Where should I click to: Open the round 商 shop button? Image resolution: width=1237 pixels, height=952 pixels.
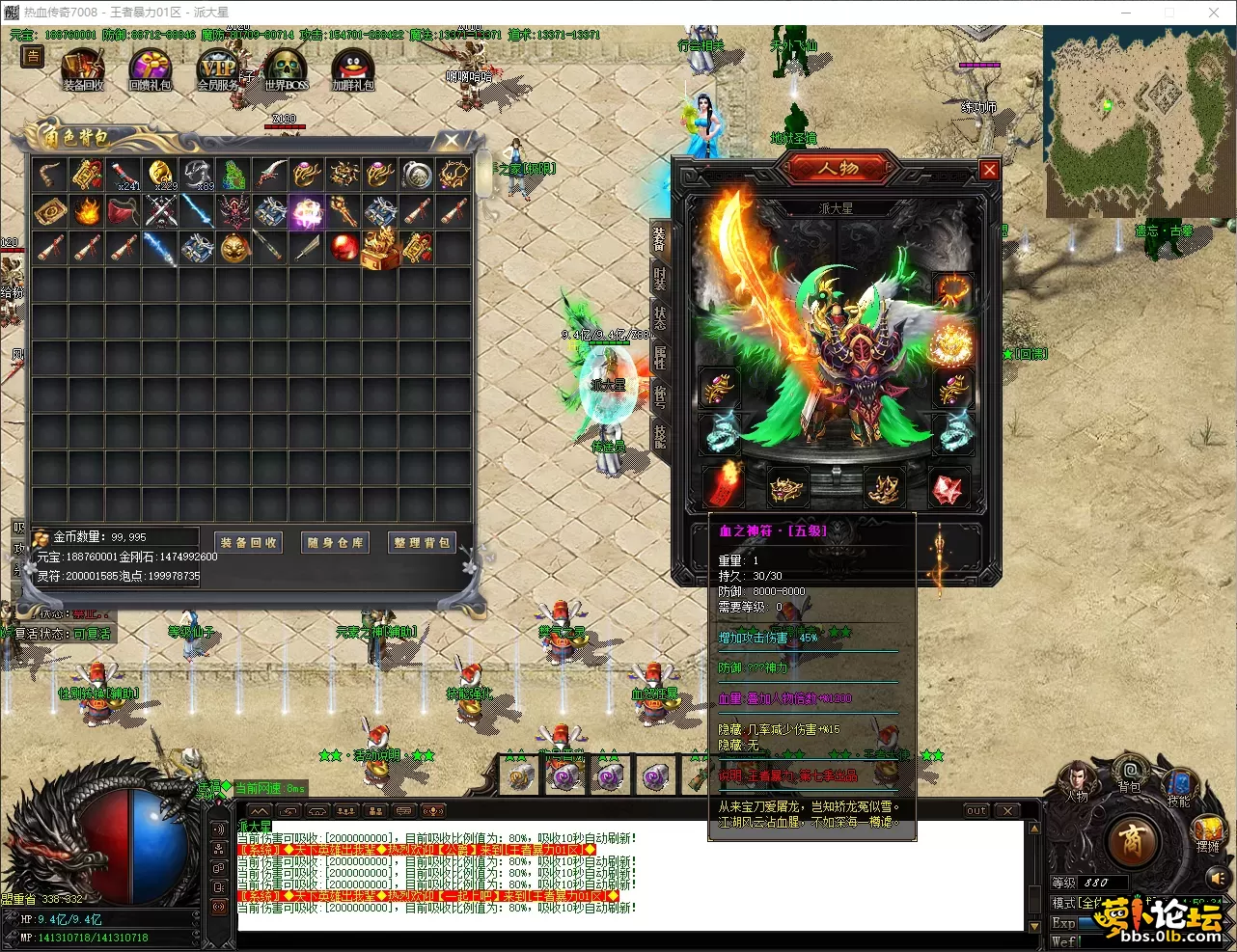pyautogui.click(x=1133, y=841)
